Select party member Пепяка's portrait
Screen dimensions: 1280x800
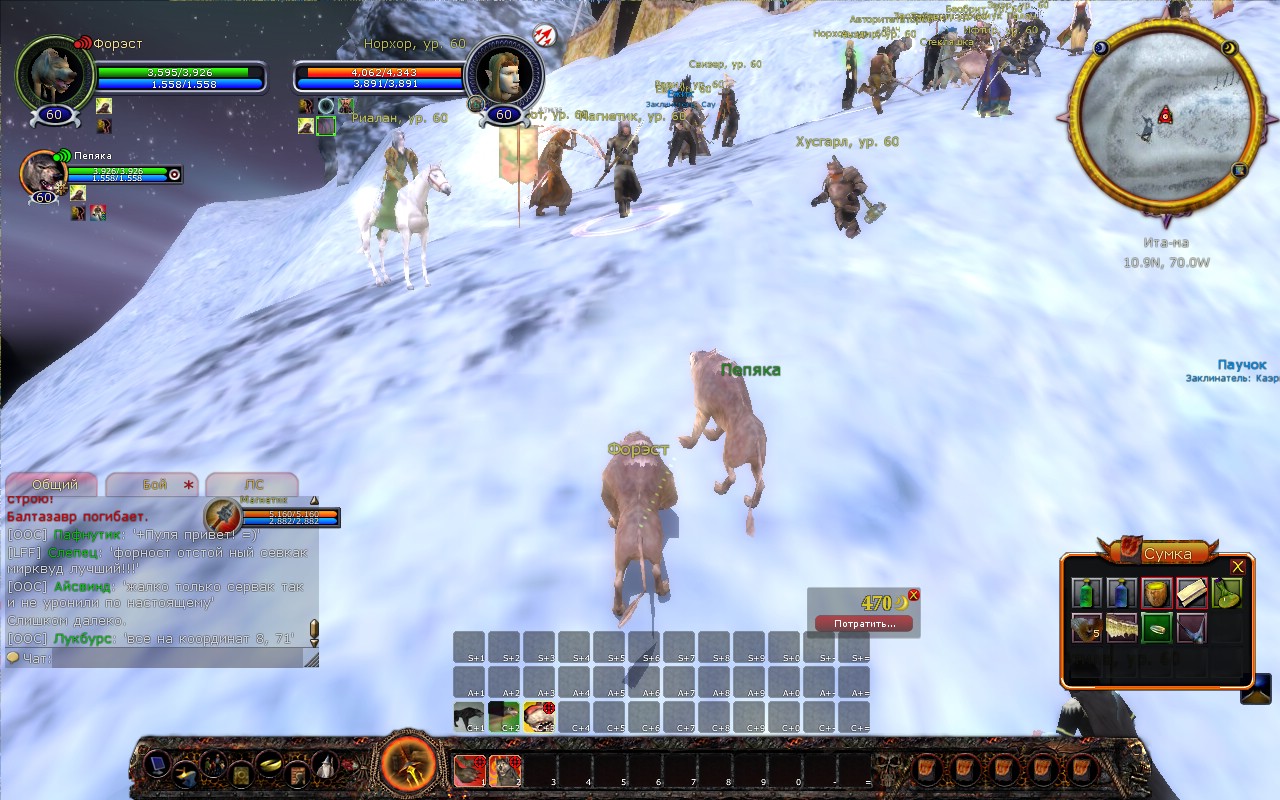pyautogui.click(x=43, y=174)
